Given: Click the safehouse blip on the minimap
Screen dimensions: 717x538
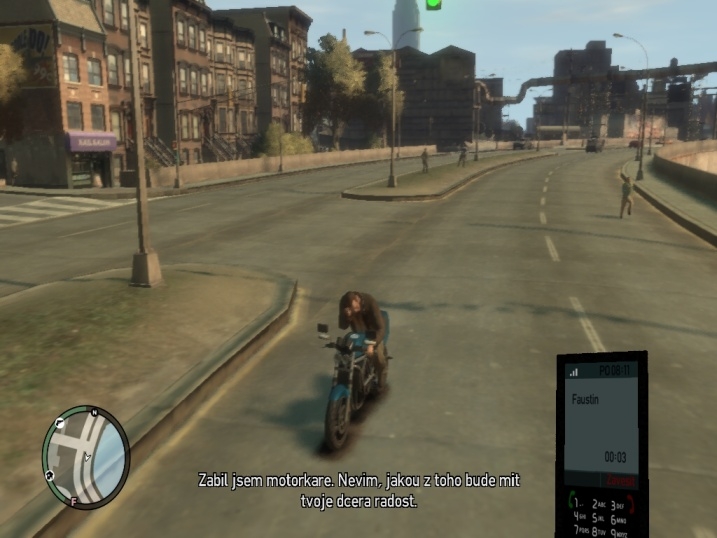Looking at the screenshot, I should tap(48, 474).
